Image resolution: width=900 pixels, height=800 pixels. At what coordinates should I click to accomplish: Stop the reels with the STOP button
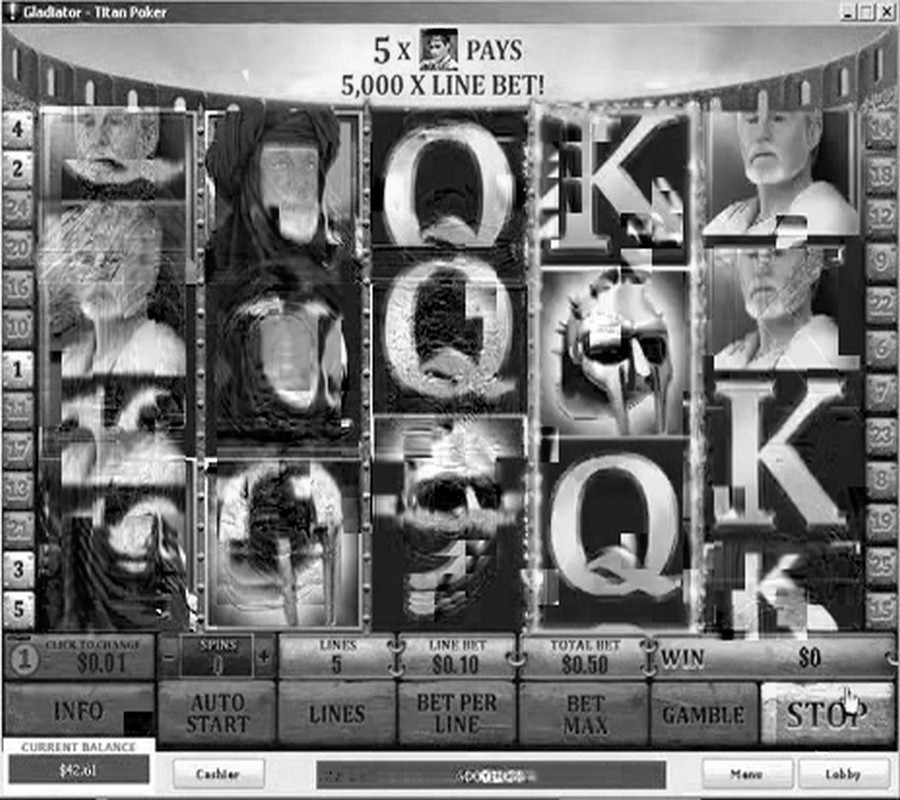[826, 712]
